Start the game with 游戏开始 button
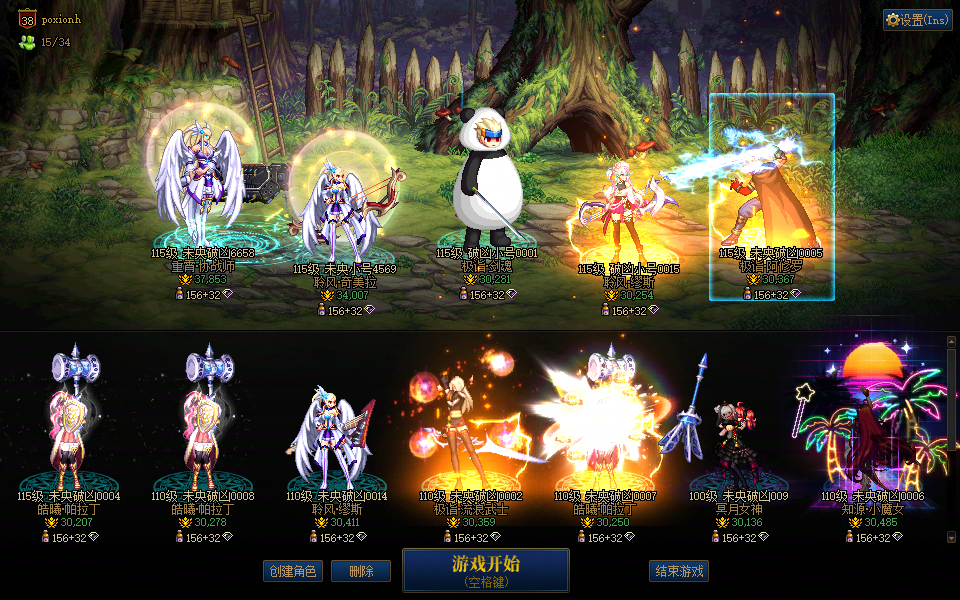 pos(485,569)
